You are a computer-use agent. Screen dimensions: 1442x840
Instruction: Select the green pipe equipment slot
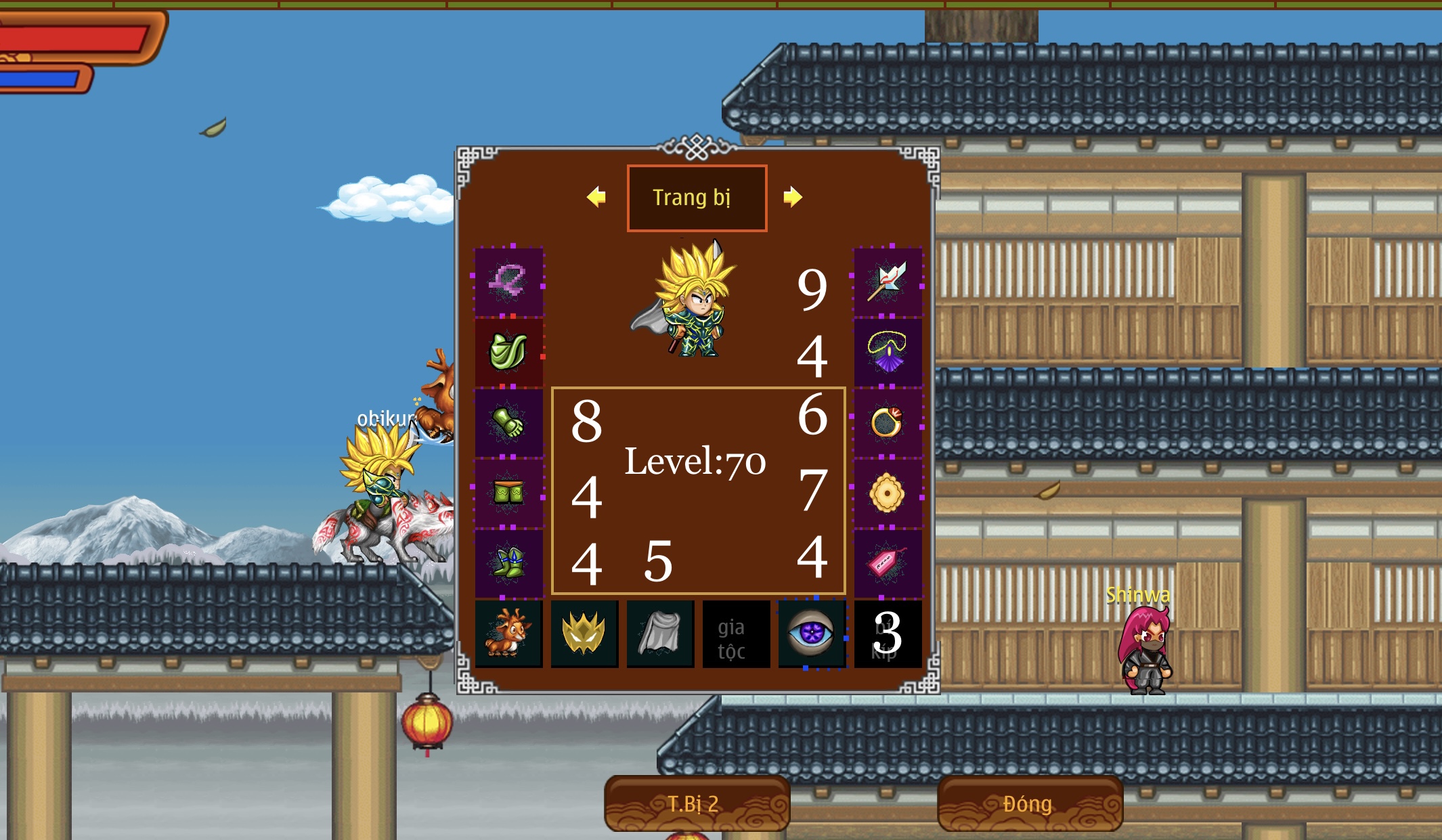click(x=509, y=352)
